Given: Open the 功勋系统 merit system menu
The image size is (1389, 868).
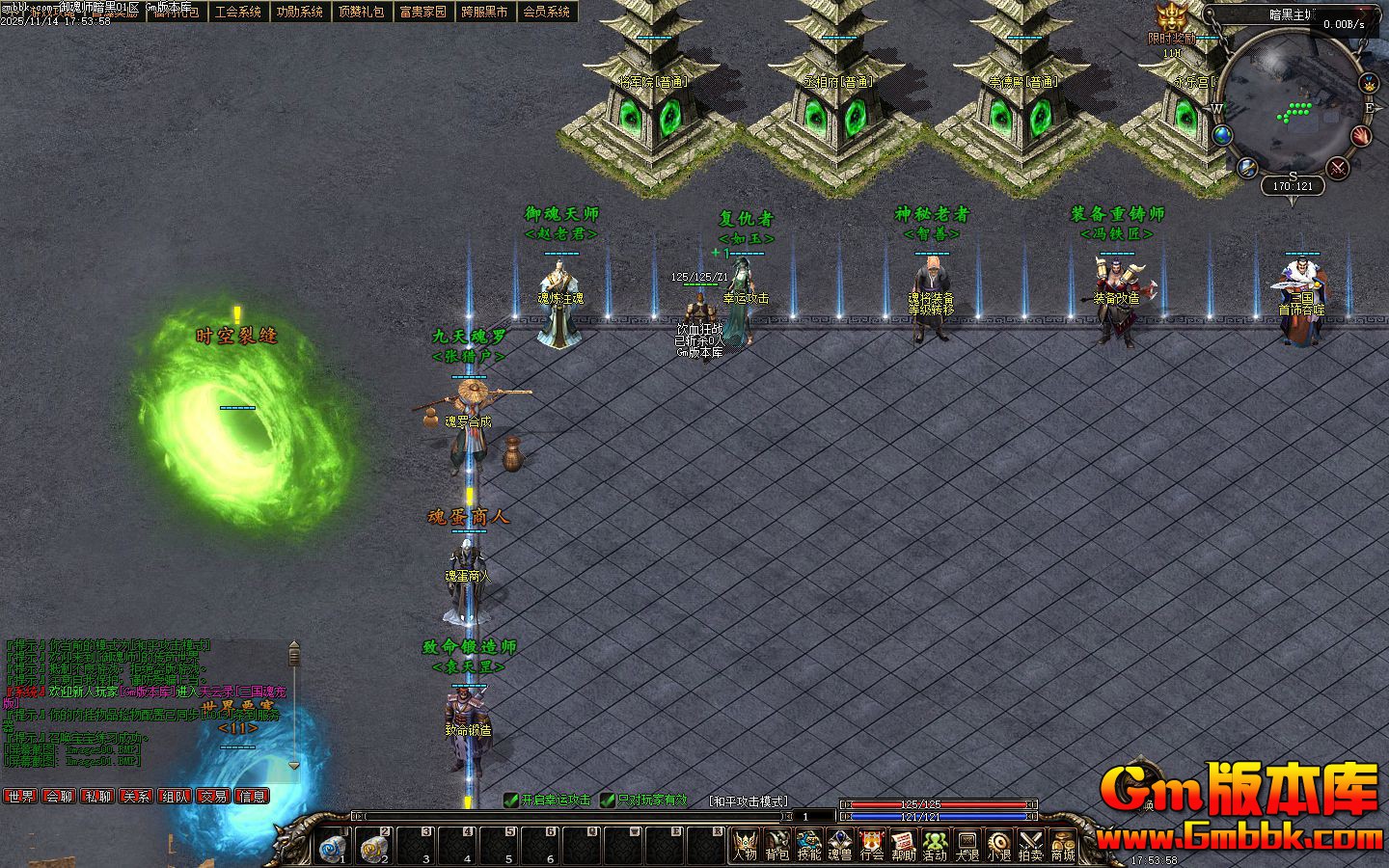Looking at the screenshot, I should point(300,12).
